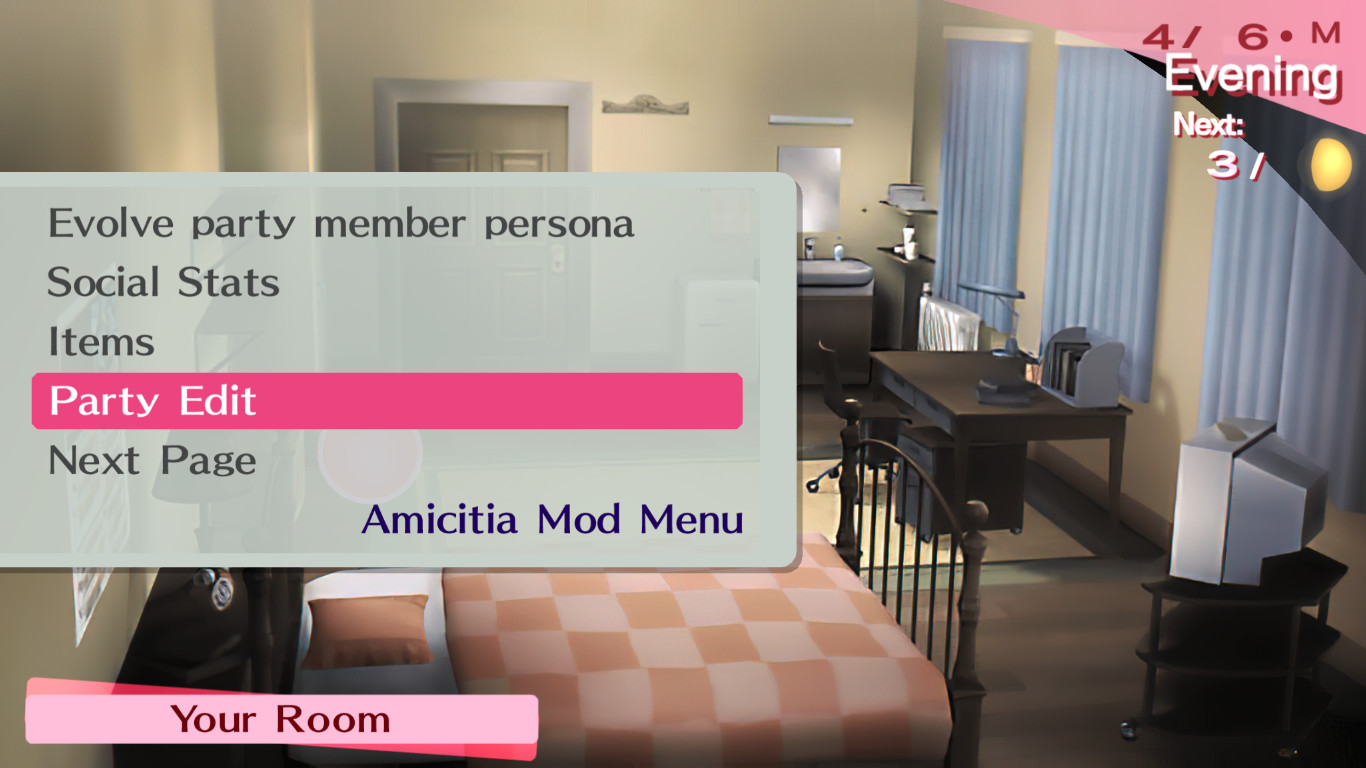The height and width of the screenshot is (768, 1366).
Task: Open the "Social Stats" option
Action: pyautogui.click(x=162, y=282)
